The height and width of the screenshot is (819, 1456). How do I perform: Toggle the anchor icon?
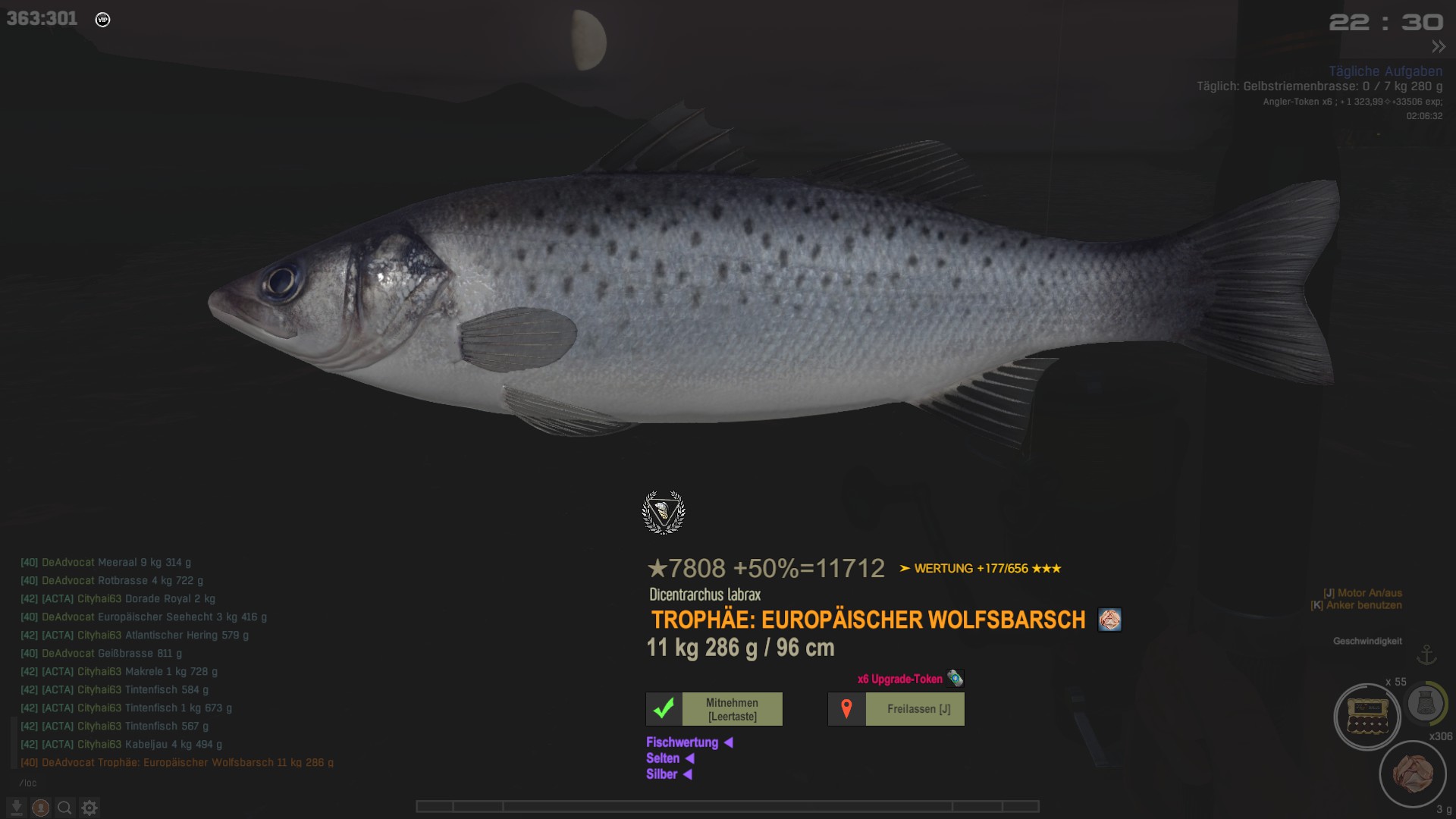pos(1427,654)
